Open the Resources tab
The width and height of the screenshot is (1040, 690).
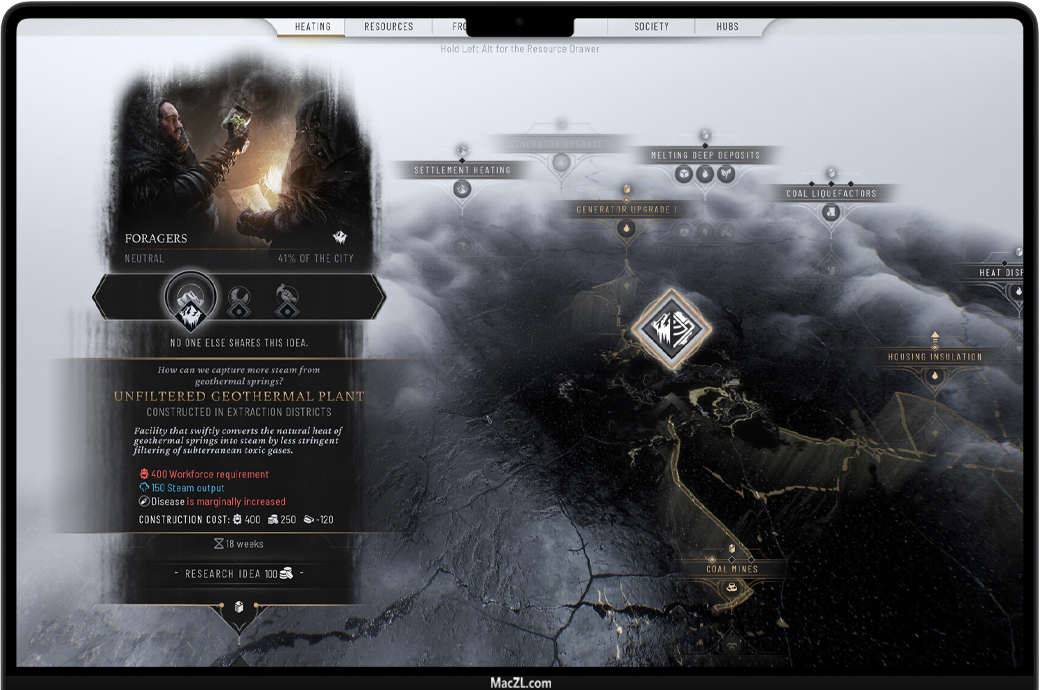coord(388,27)
